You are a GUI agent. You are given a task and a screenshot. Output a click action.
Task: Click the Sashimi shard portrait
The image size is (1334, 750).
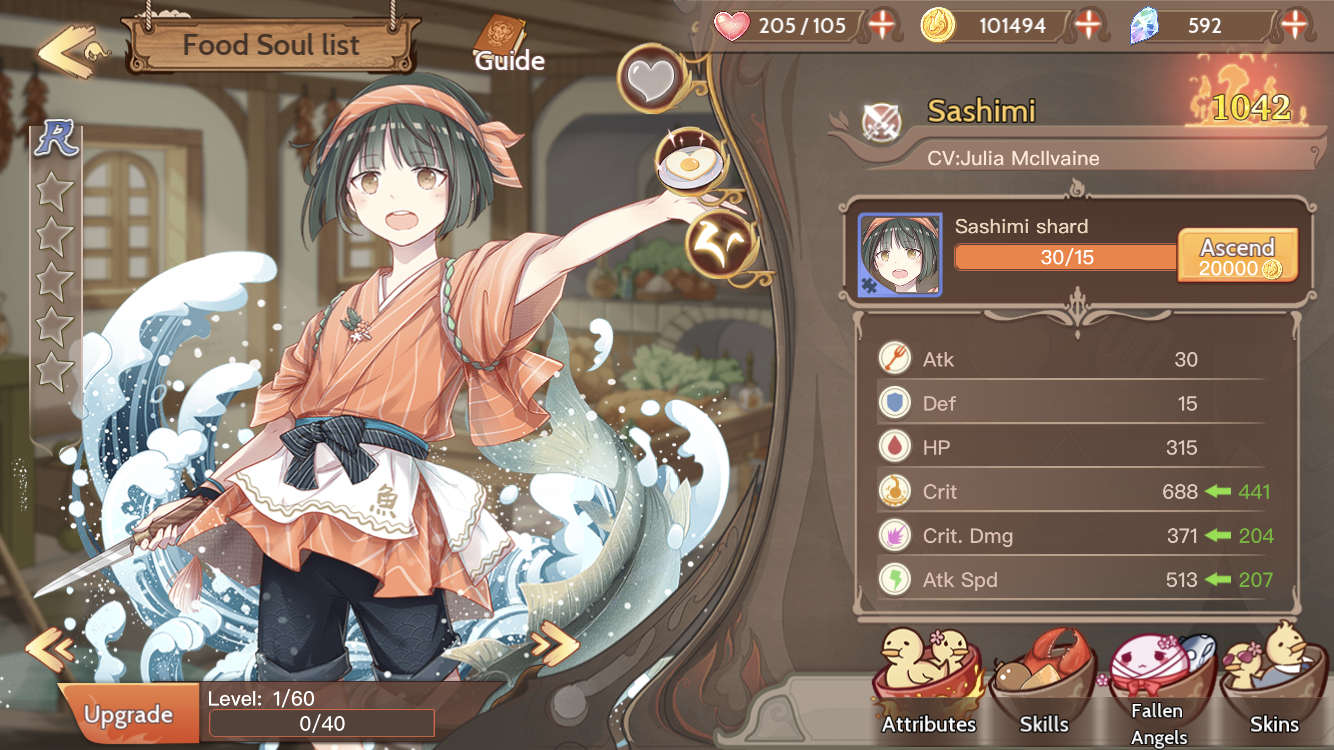pos(900,255)
